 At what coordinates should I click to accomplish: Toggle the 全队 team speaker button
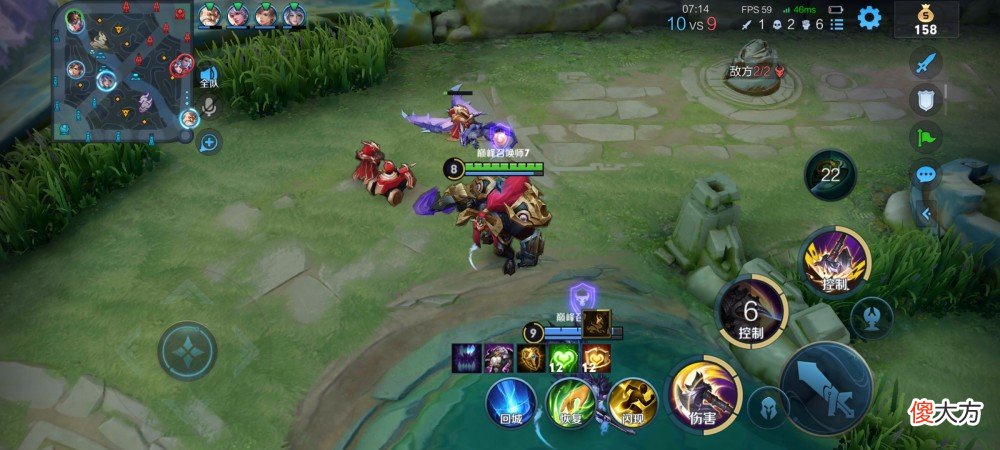coord(208,76)
